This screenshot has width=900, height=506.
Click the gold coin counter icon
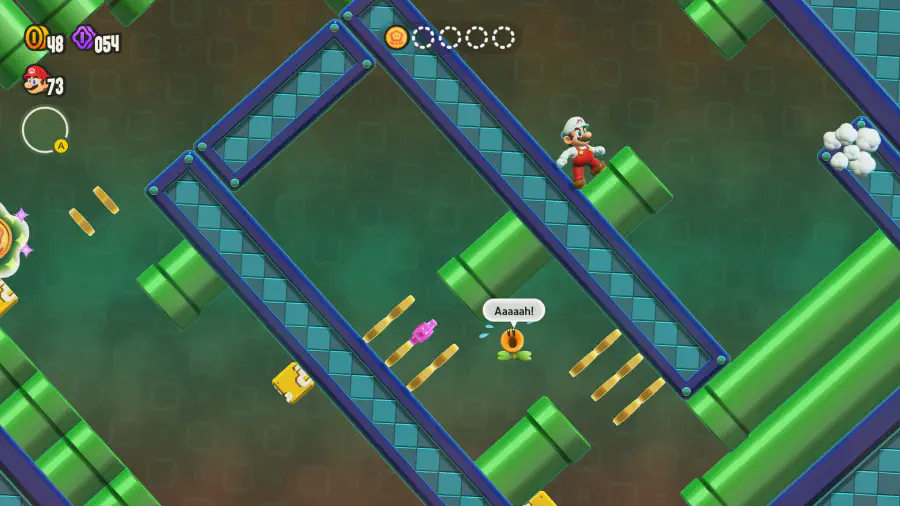click(x=35, y=39)
